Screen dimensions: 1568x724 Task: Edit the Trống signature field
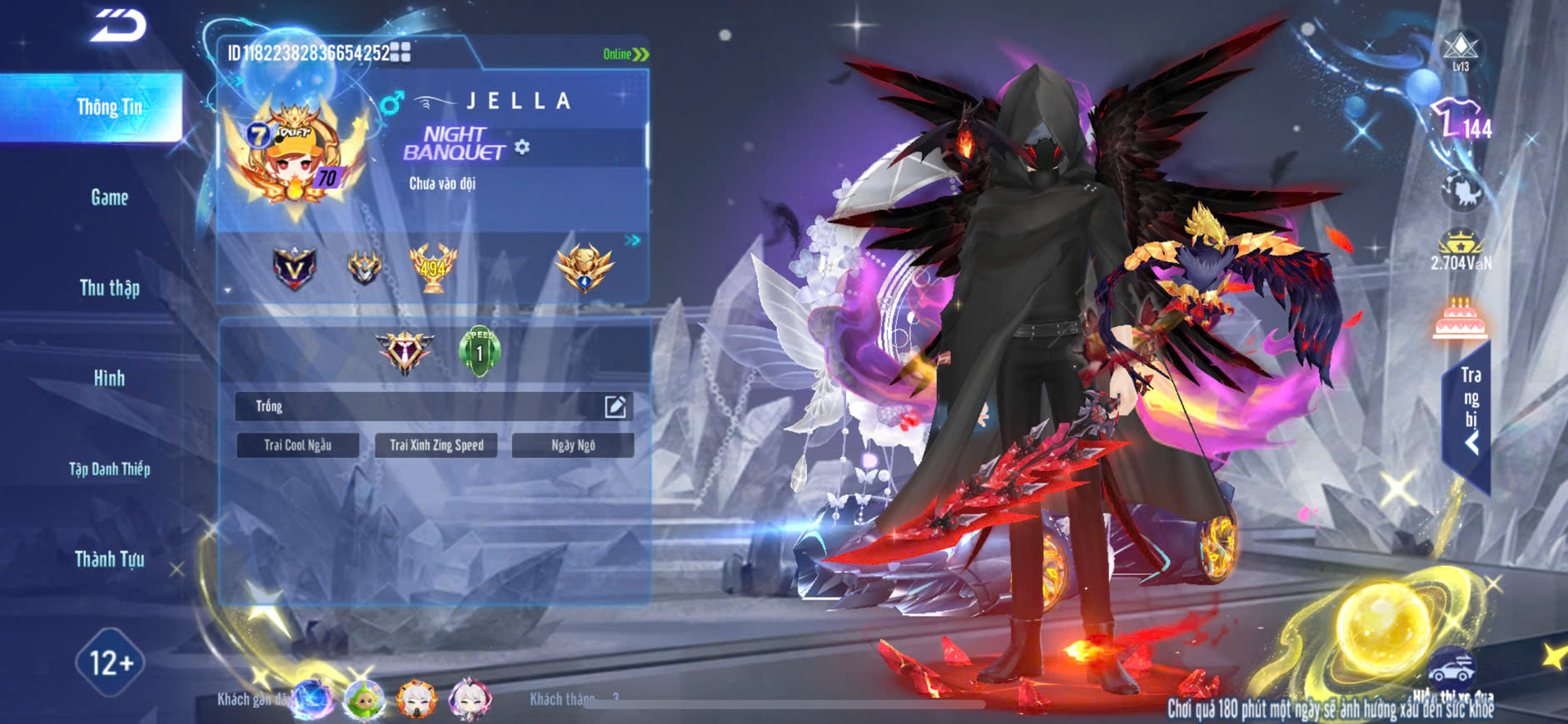[615, 406]
